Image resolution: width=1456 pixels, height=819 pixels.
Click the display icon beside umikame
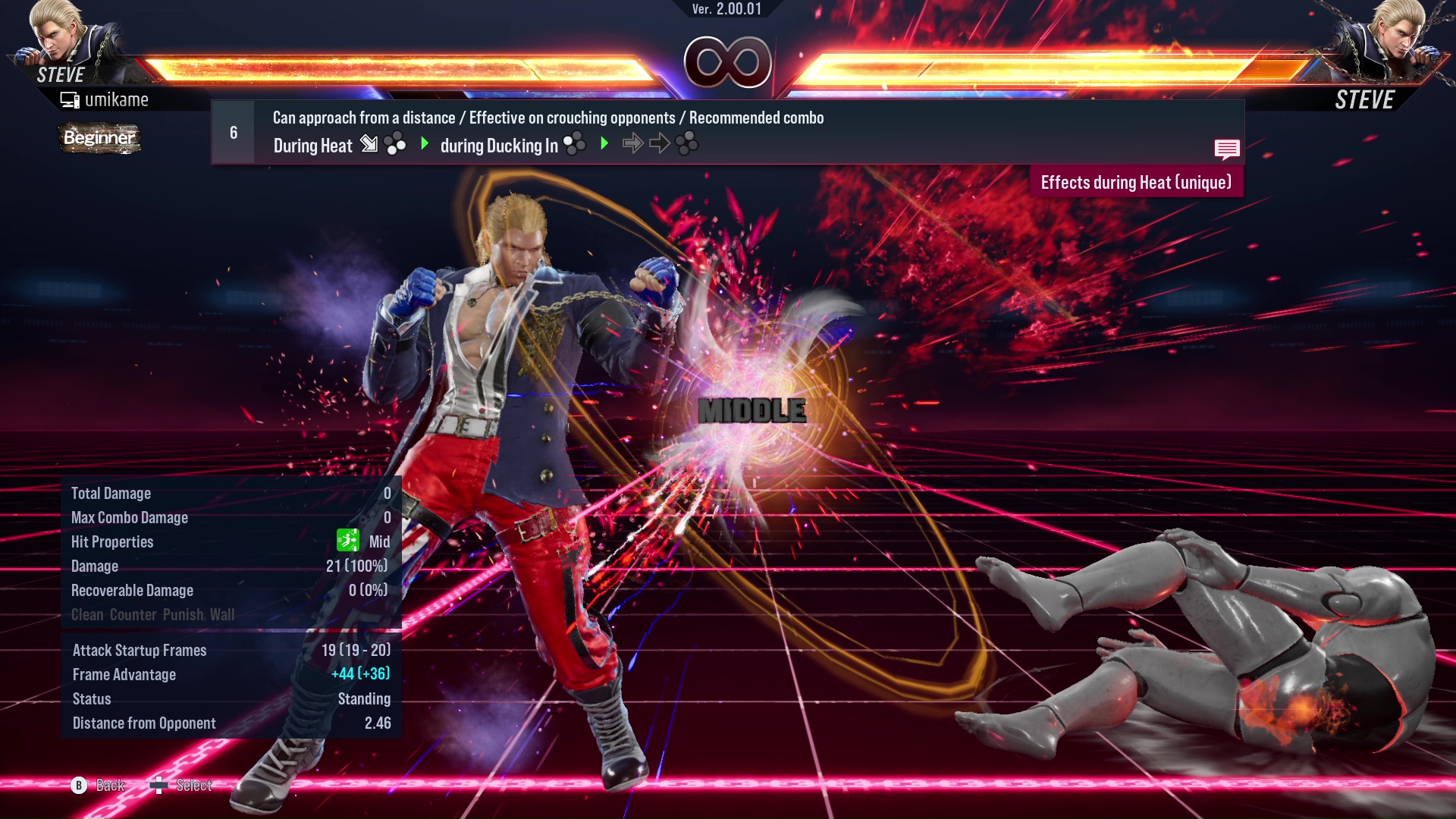click(70, 99)
